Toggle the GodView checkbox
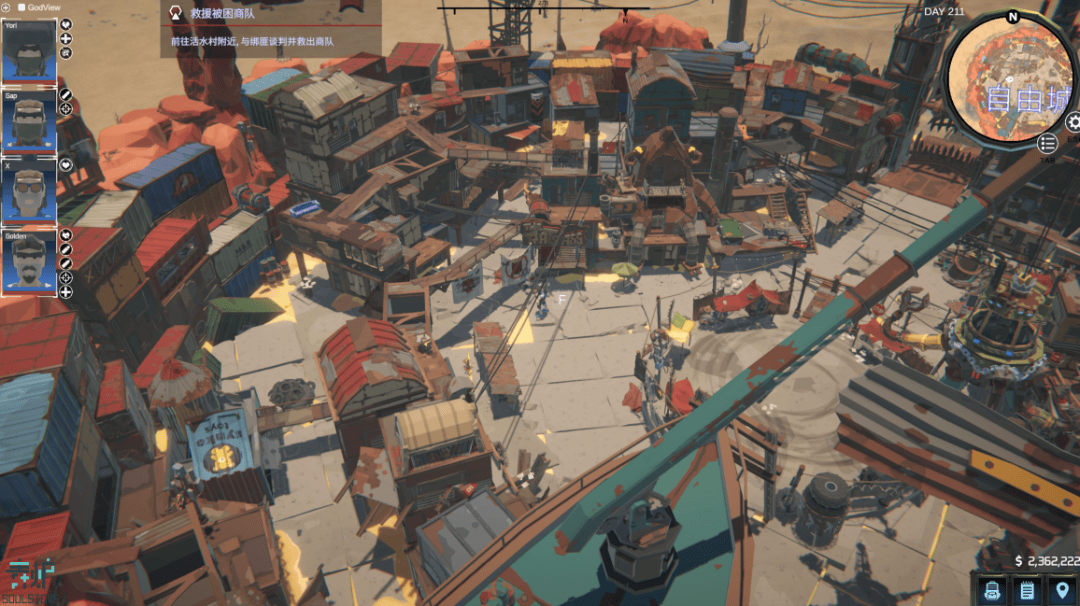This screenshot has width=1080, height=606. [22, 7]
